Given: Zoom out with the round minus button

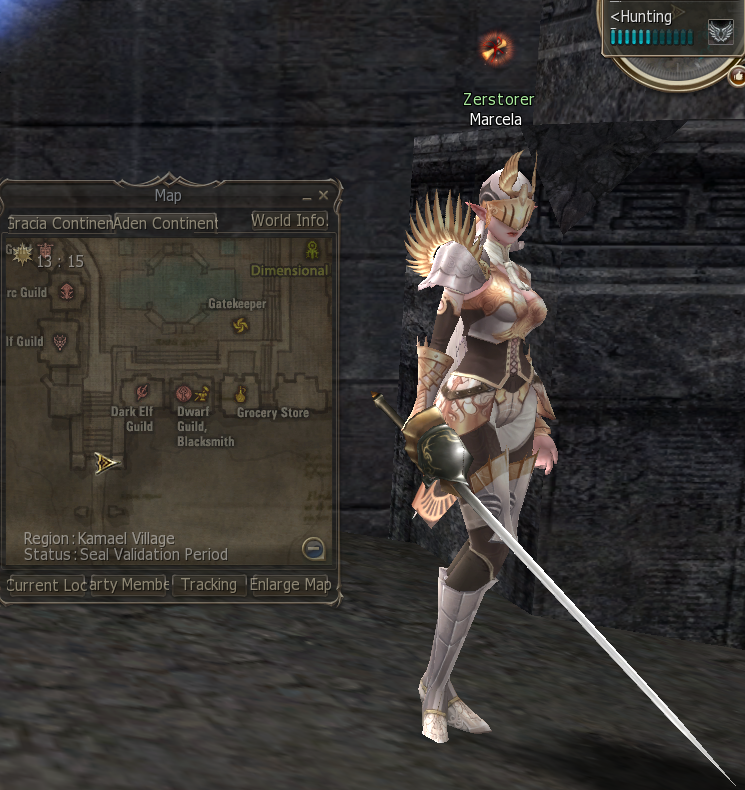Looking at the screenshot, I should [x=313, y=548].
